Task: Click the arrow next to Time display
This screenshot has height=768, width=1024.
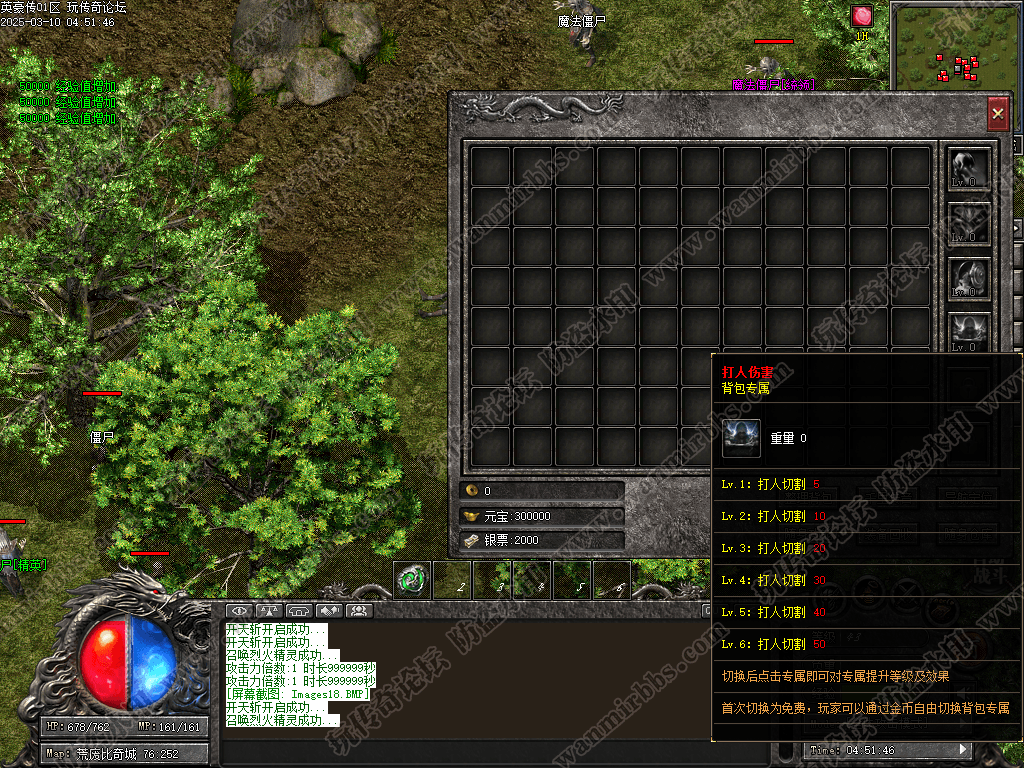Action: (x=963, y=749)
